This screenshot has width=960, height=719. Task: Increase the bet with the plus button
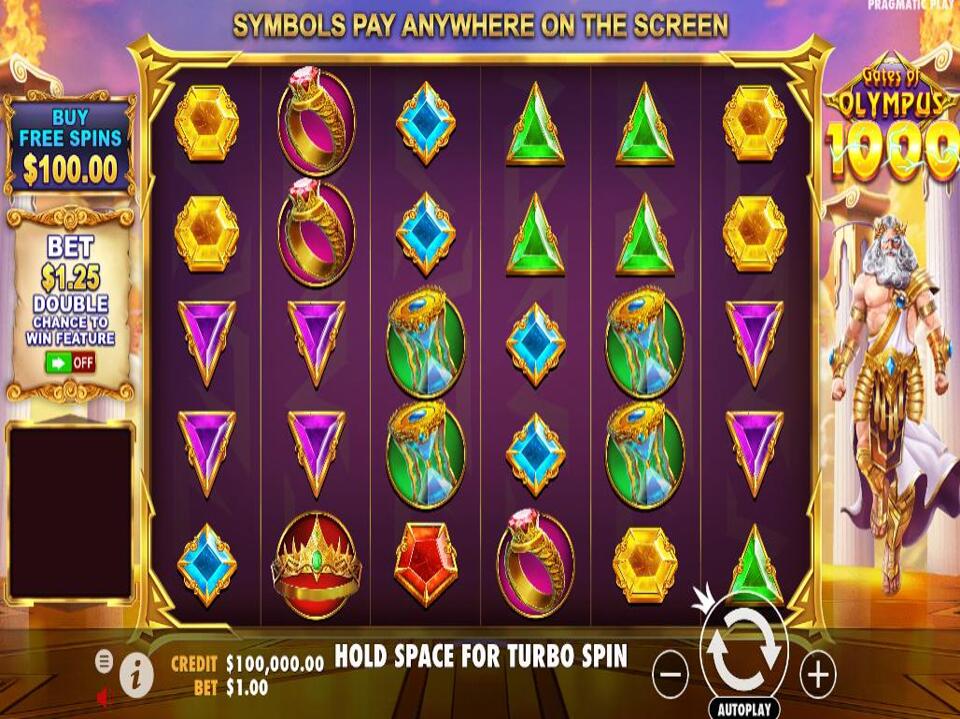[x=818, y=676]
